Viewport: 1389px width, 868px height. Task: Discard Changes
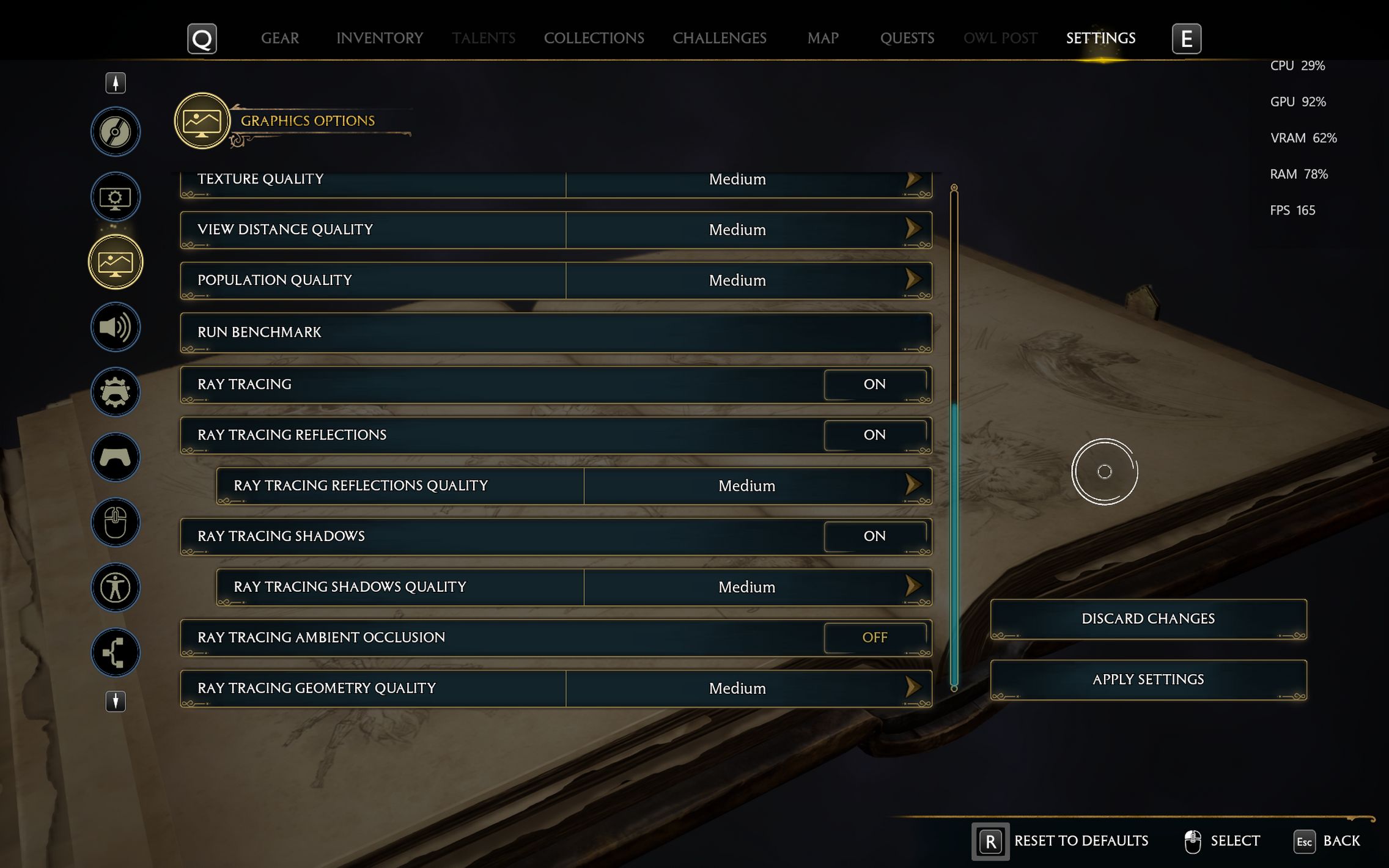click(1148, 619)
